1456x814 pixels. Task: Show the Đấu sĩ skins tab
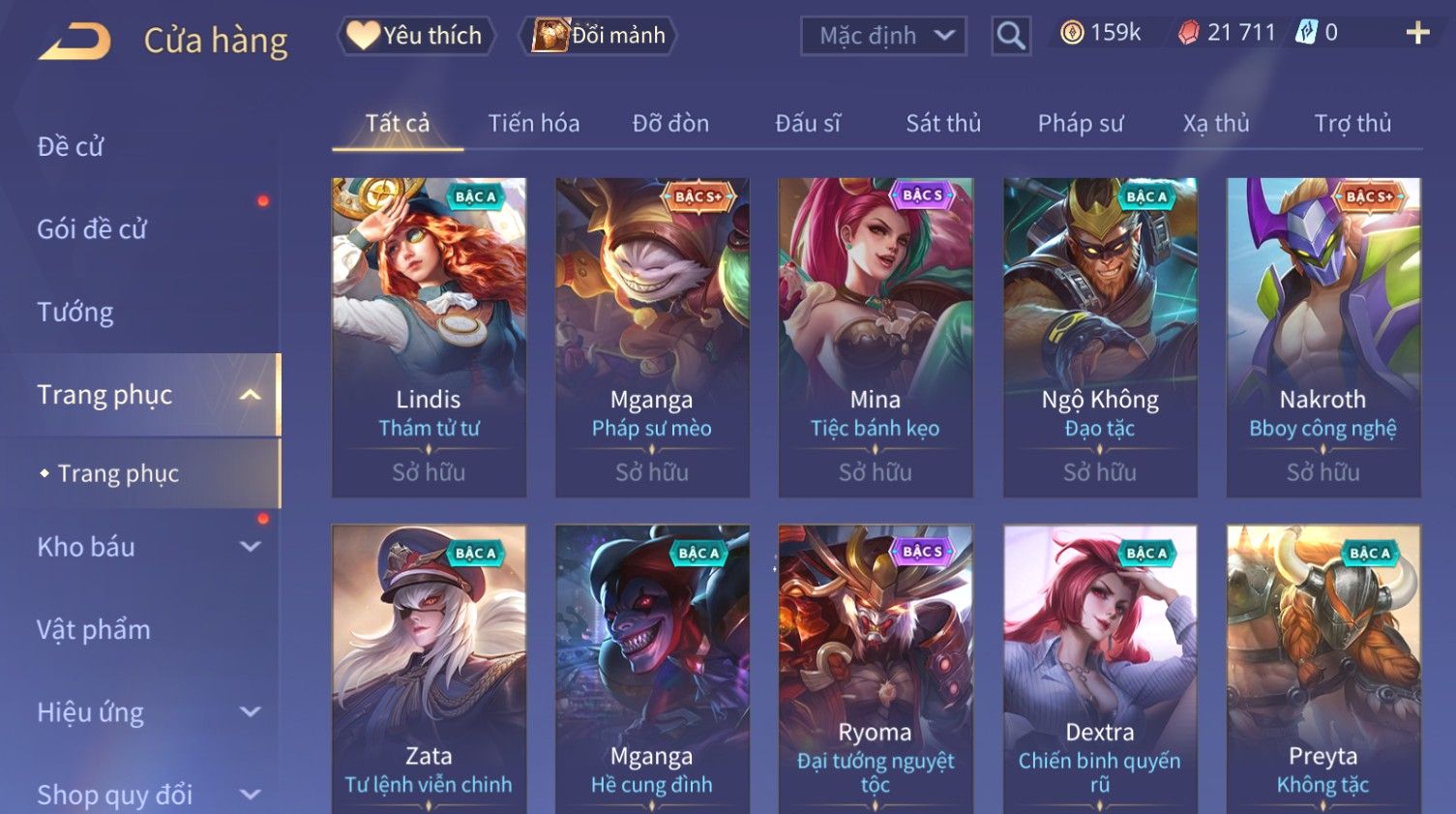coord(808,124)
